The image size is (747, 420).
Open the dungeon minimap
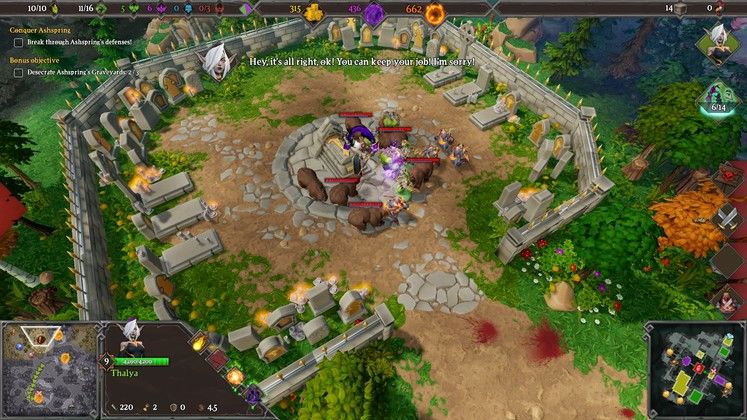point(696,368)
